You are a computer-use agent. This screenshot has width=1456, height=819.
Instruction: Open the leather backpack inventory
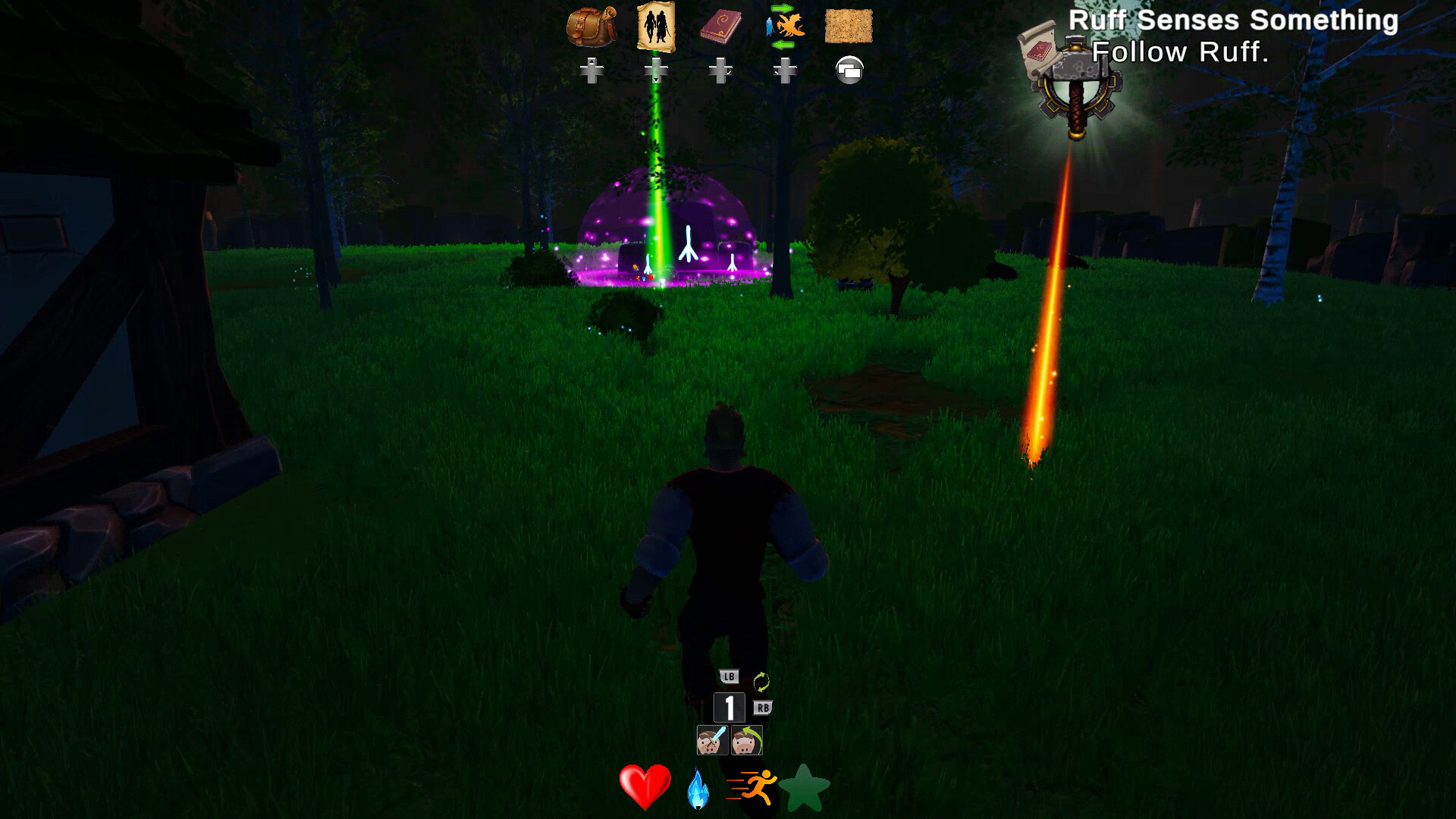coord(591,28)
